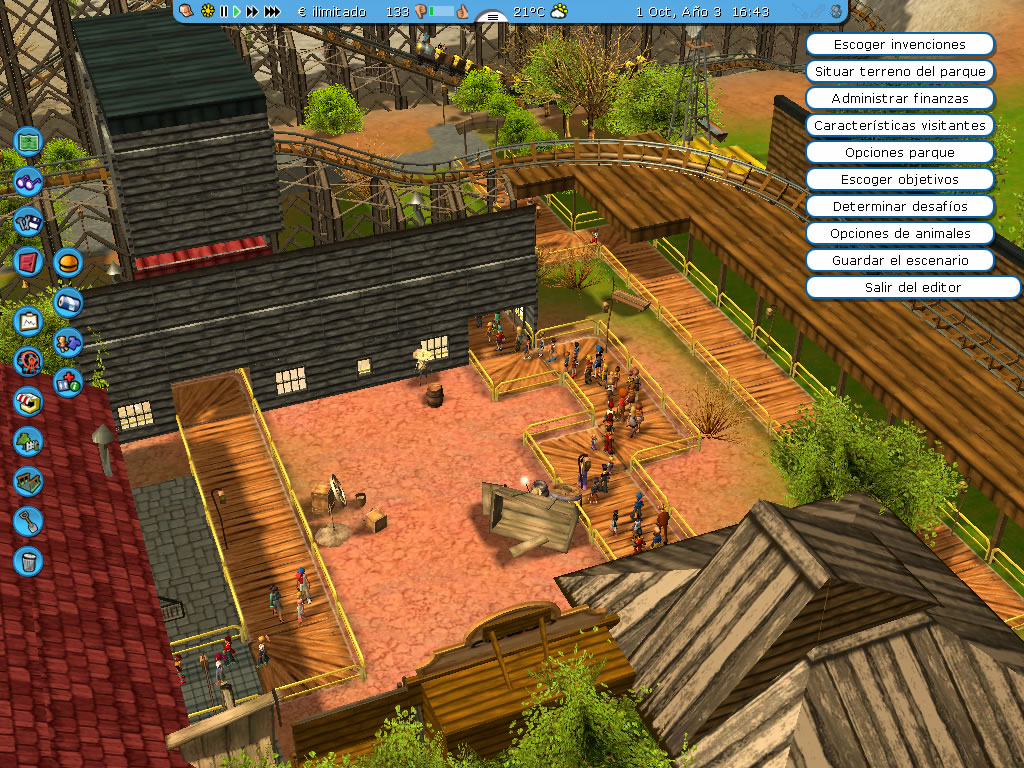This screenshot has height=768, width=1024.
Task: Open Administrar finanzas option
Action: coord(899,99)
